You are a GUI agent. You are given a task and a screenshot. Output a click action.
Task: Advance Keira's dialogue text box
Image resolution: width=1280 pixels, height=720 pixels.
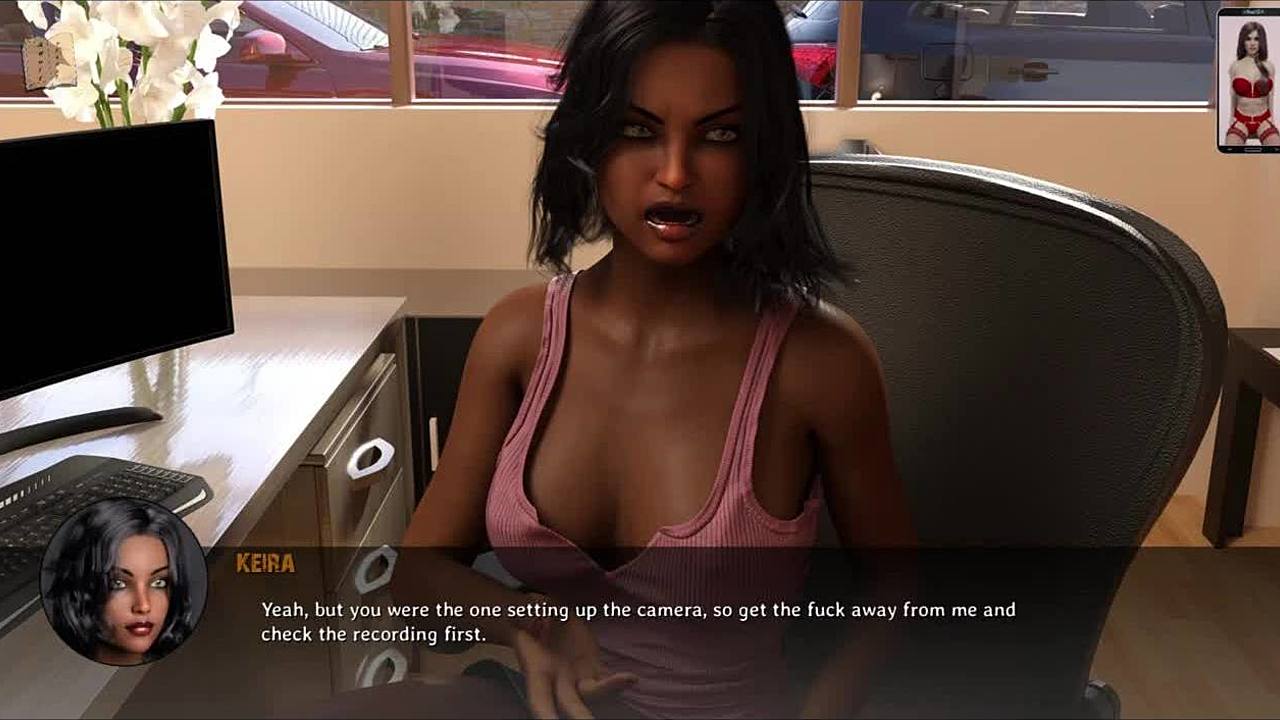[638, 622]
